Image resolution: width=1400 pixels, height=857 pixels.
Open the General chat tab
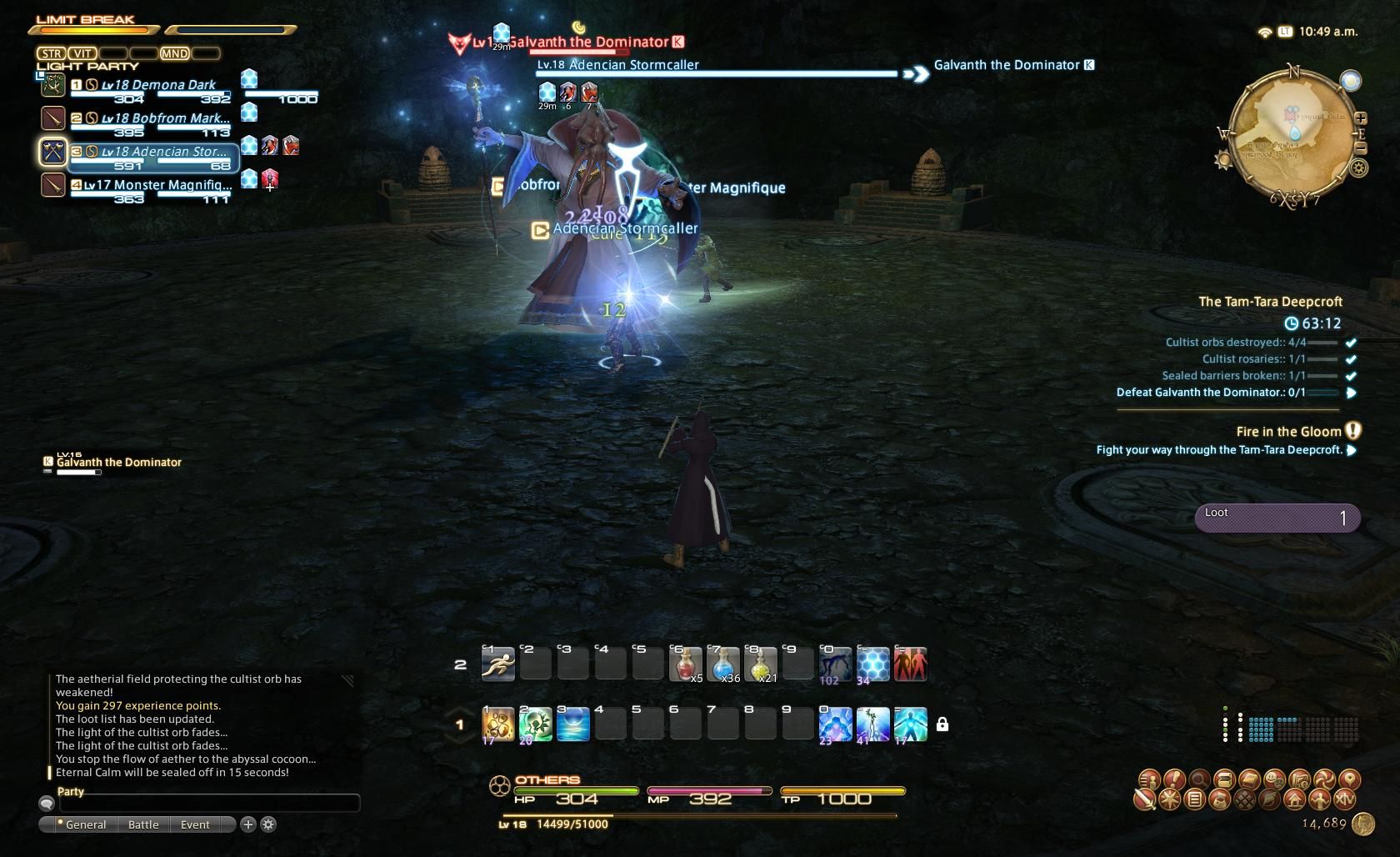tap(85, 824)
